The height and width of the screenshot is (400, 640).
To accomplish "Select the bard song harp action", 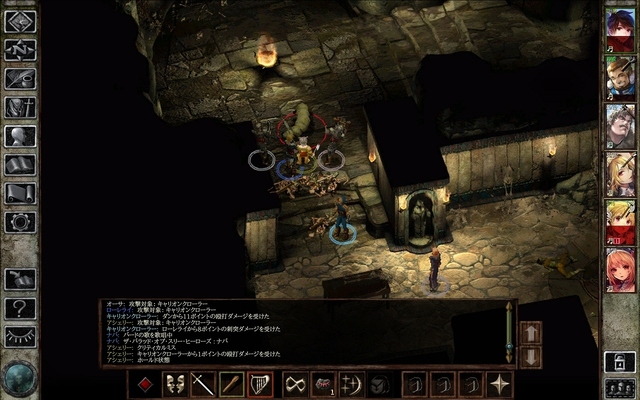I will pos(260,384).
